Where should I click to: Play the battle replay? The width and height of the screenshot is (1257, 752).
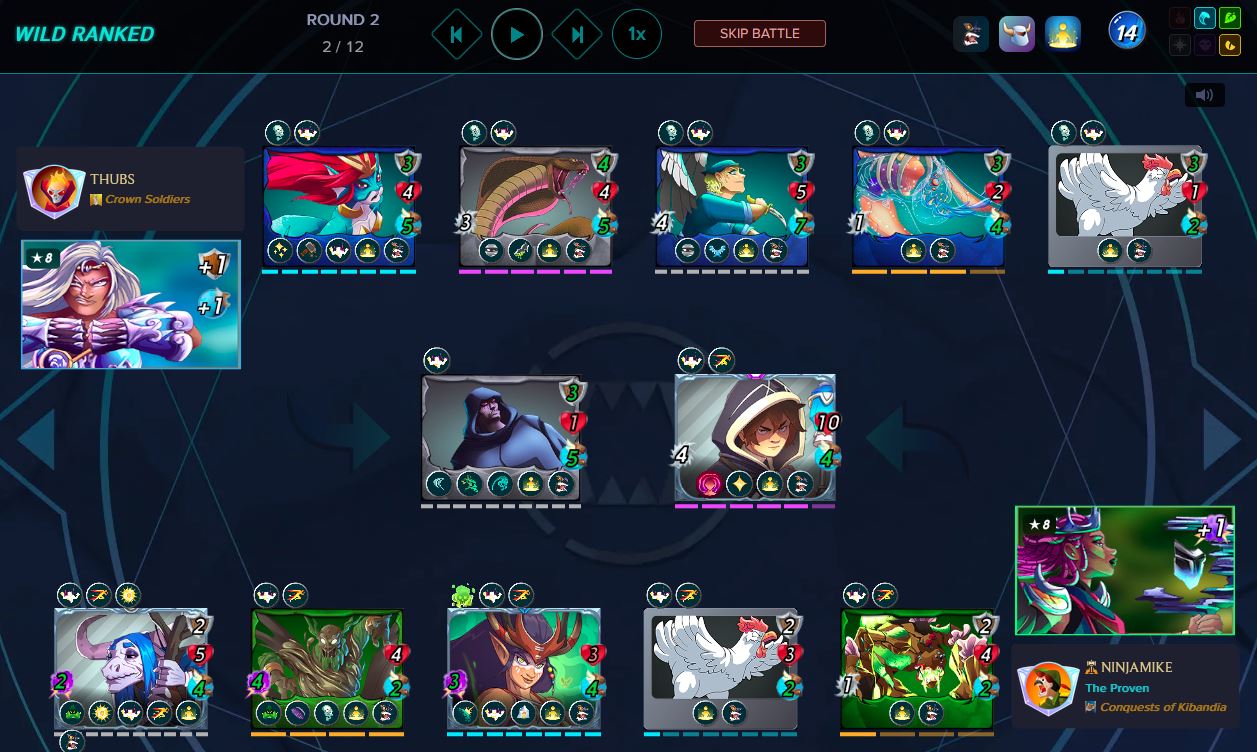[517, 34]
